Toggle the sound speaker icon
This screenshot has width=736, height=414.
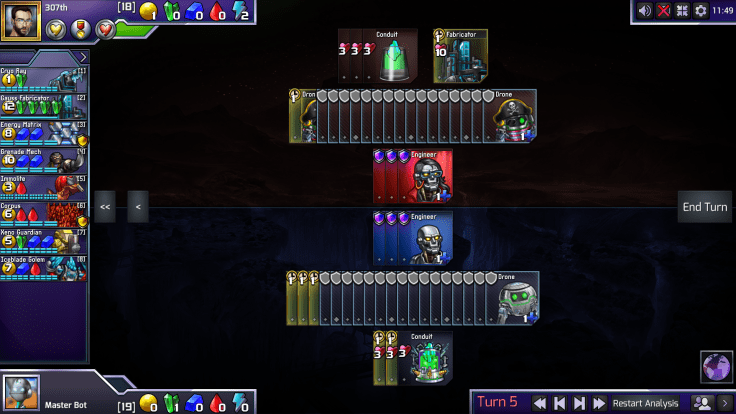pos(645,11)
